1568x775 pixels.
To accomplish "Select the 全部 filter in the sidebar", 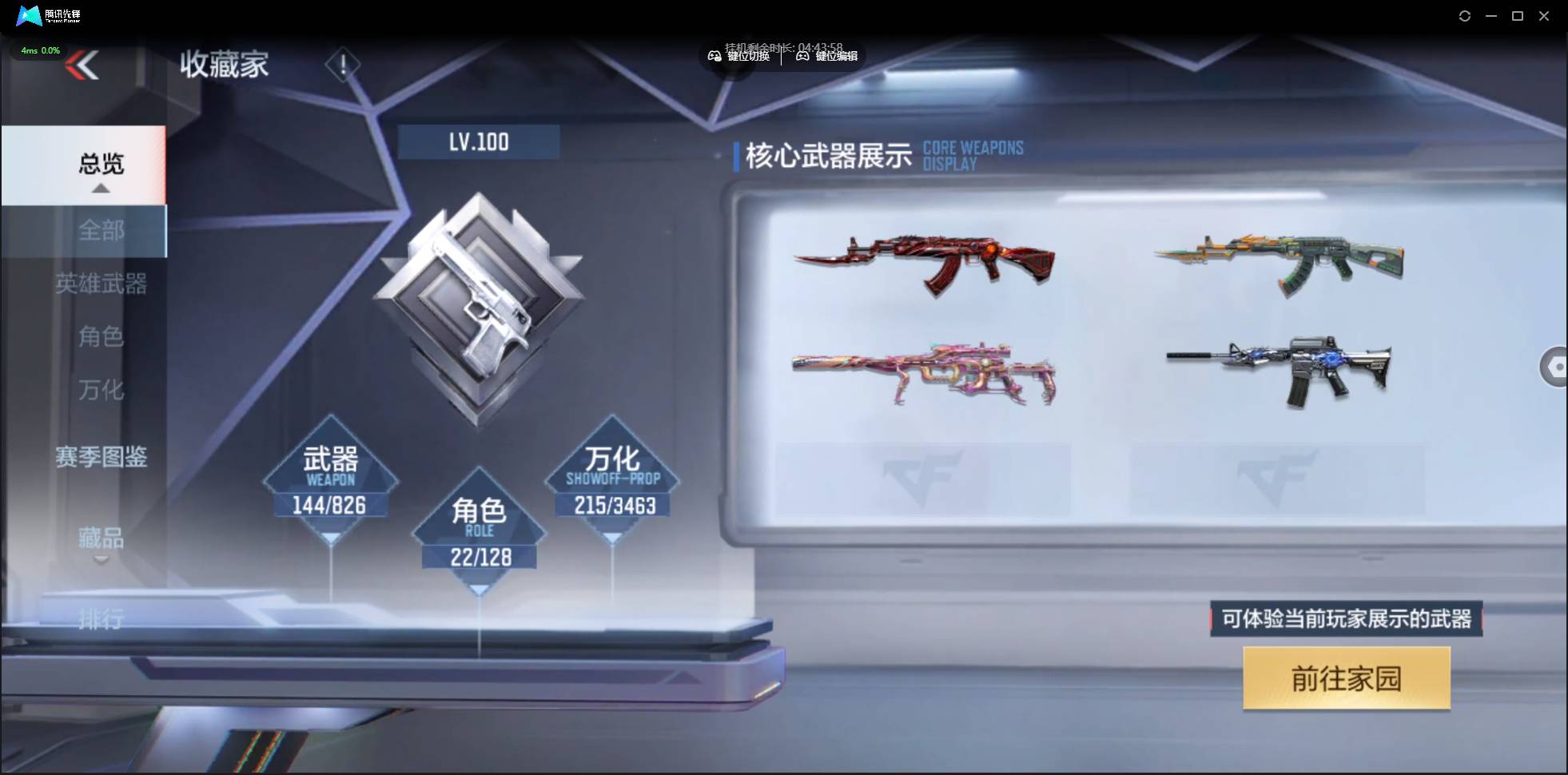I will pos(101,231).
